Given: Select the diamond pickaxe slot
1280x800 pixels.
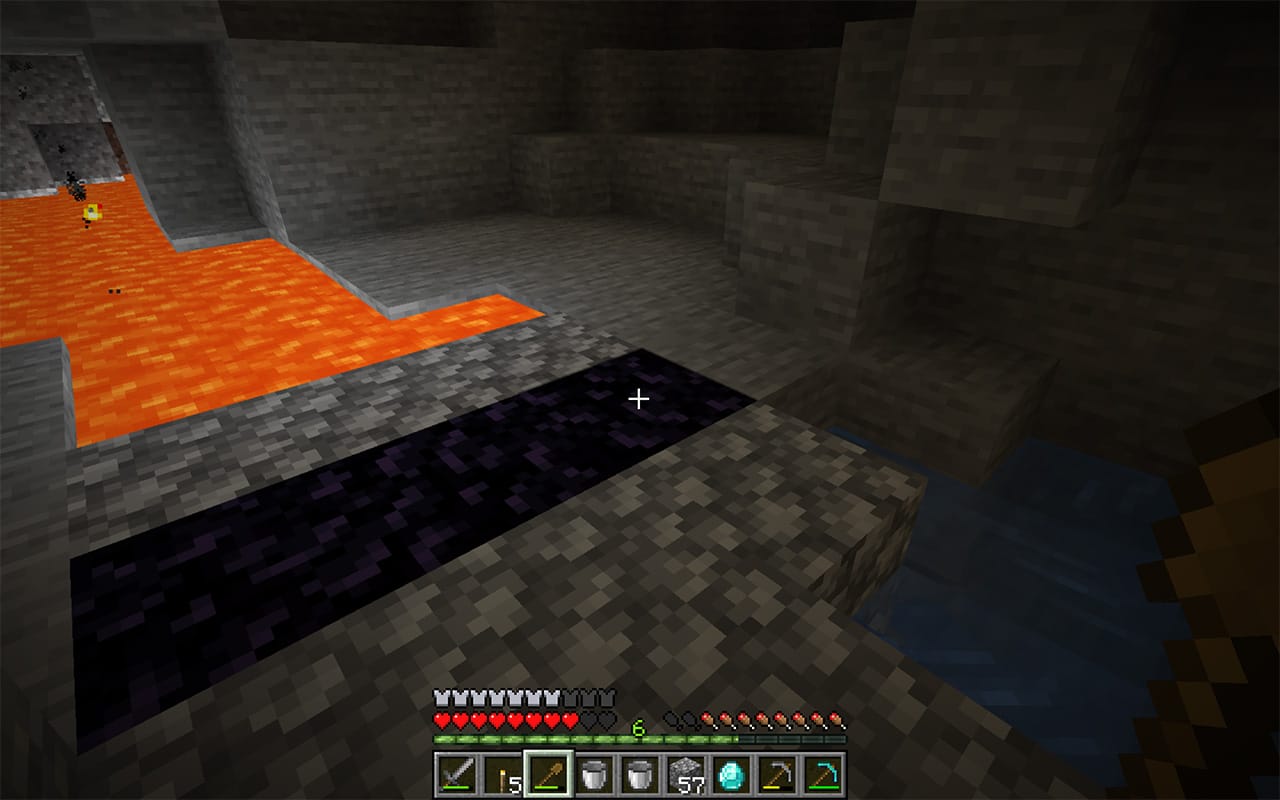Looking at the screenshot, I should point(824,775).
